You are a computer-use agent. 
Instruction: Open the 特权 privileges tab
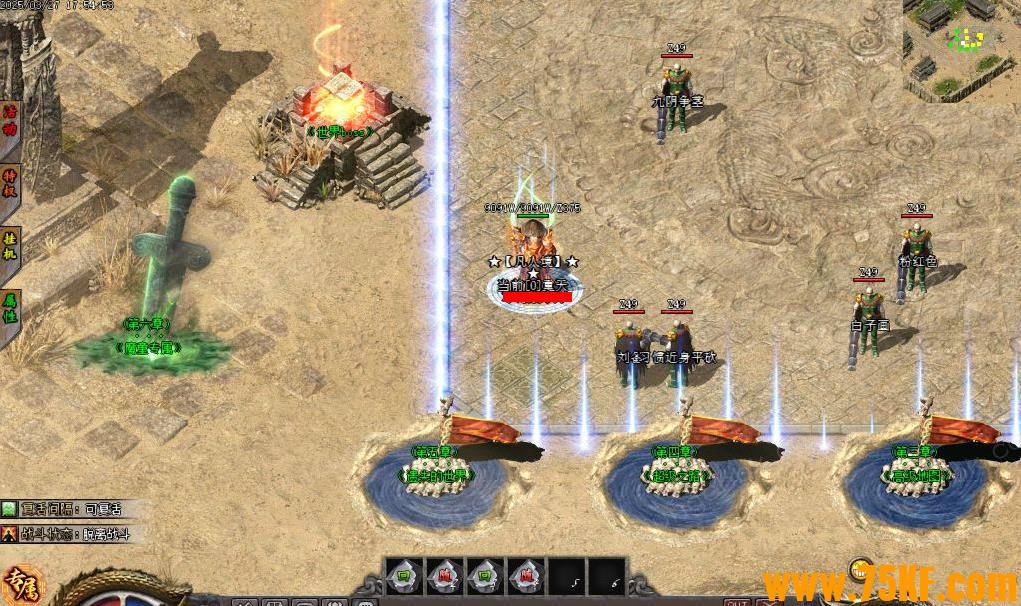coord(9,182)
